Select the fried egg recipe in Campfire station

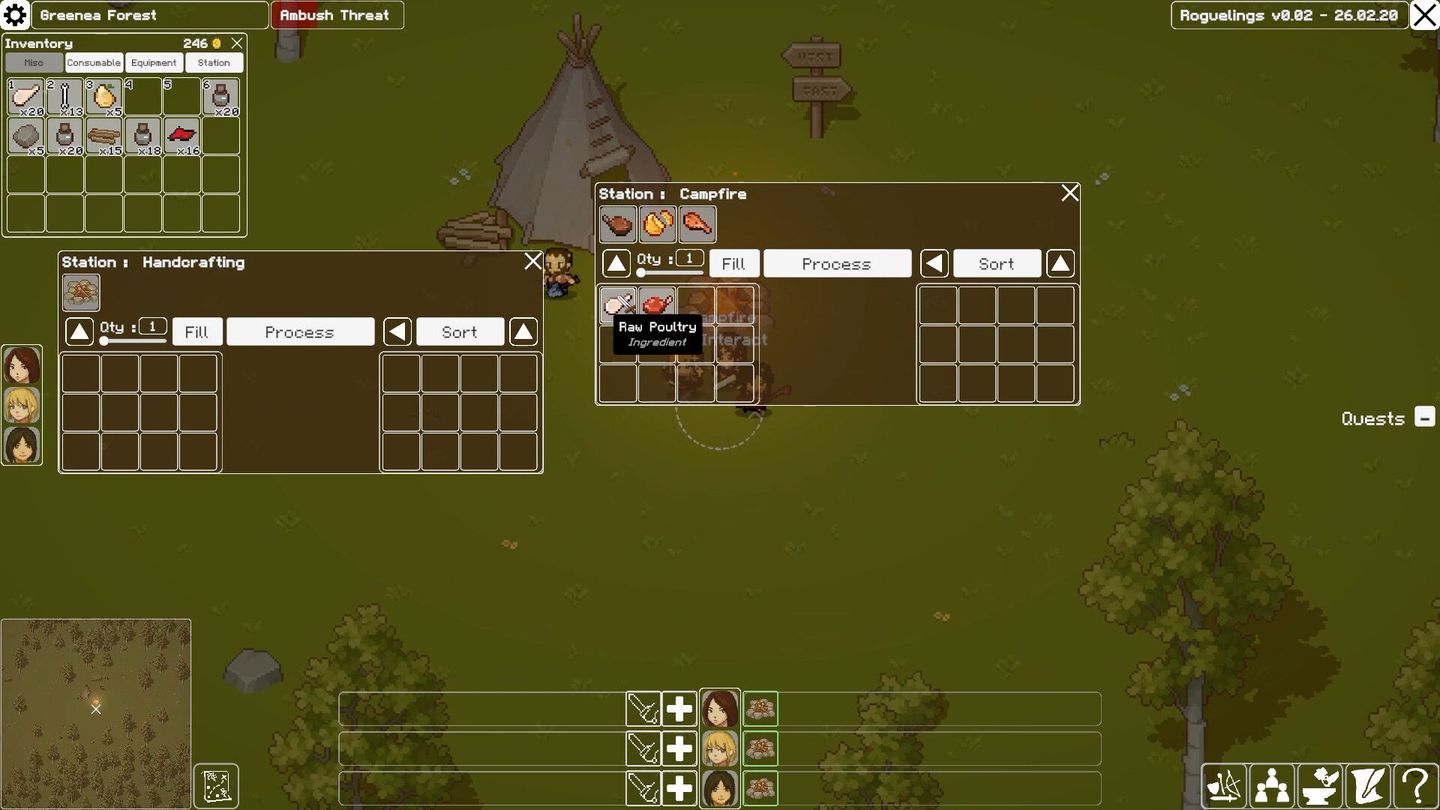click(657, 224)
